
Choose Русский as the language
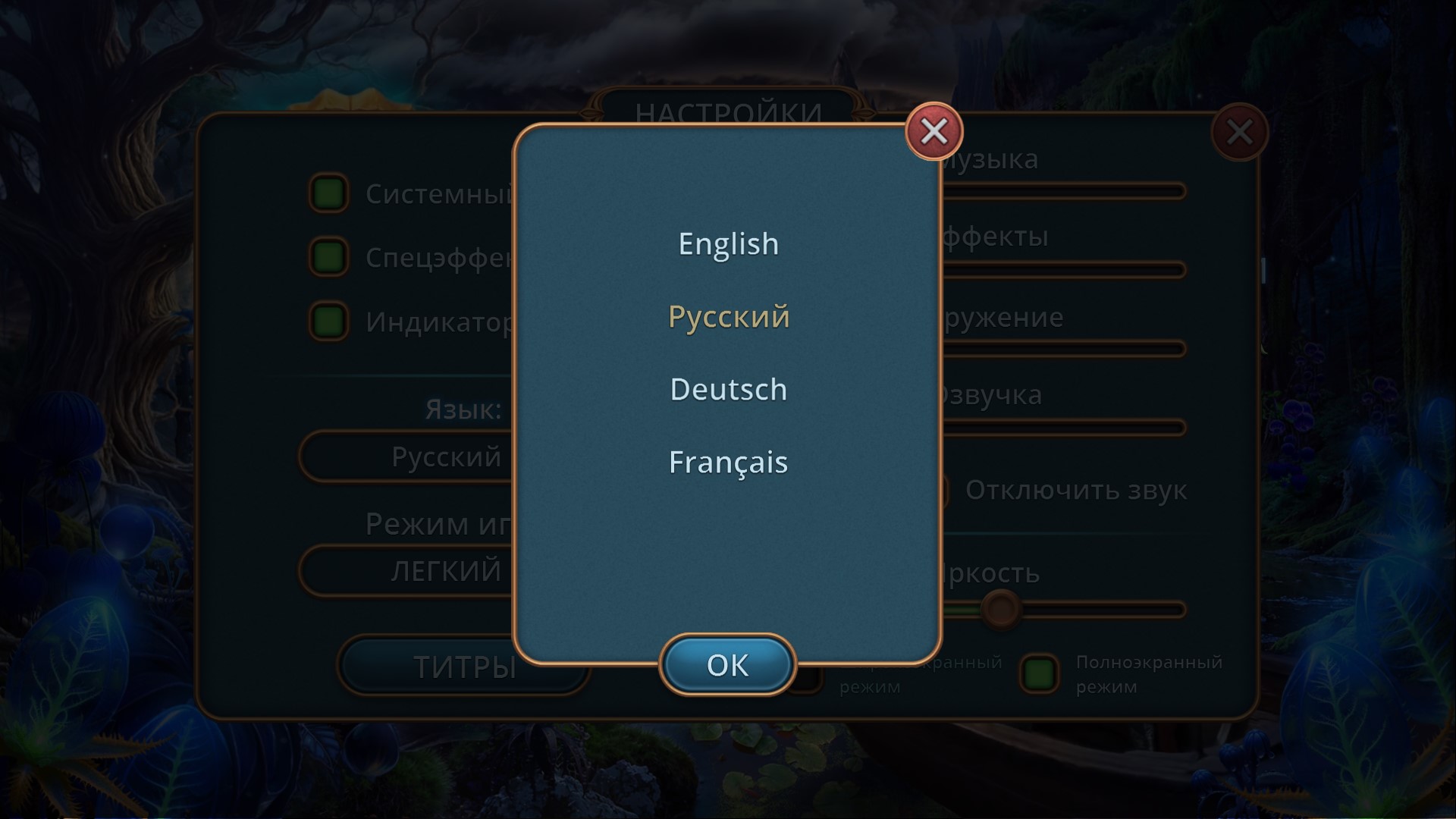tap(728, 317)
